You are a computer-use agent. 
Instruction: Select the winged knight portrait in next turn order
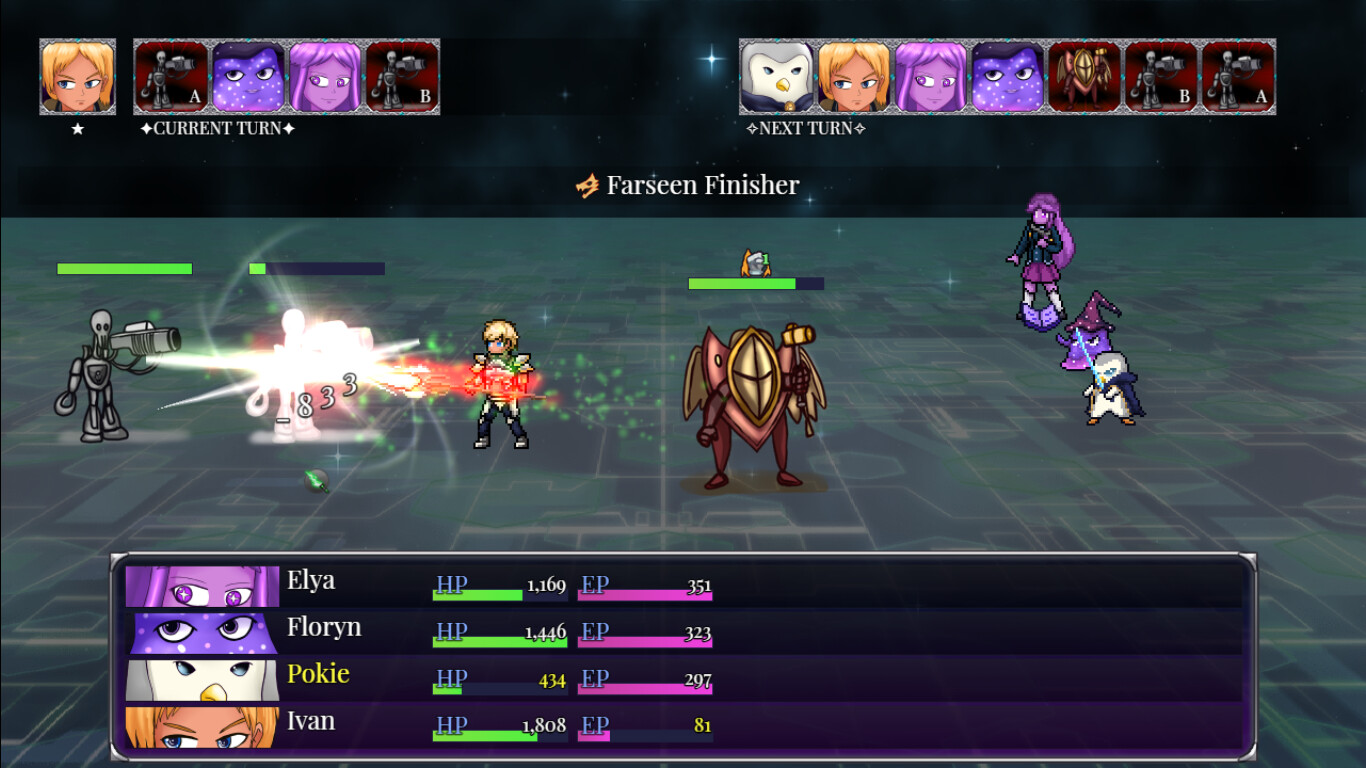click(x=1087, y=75)
